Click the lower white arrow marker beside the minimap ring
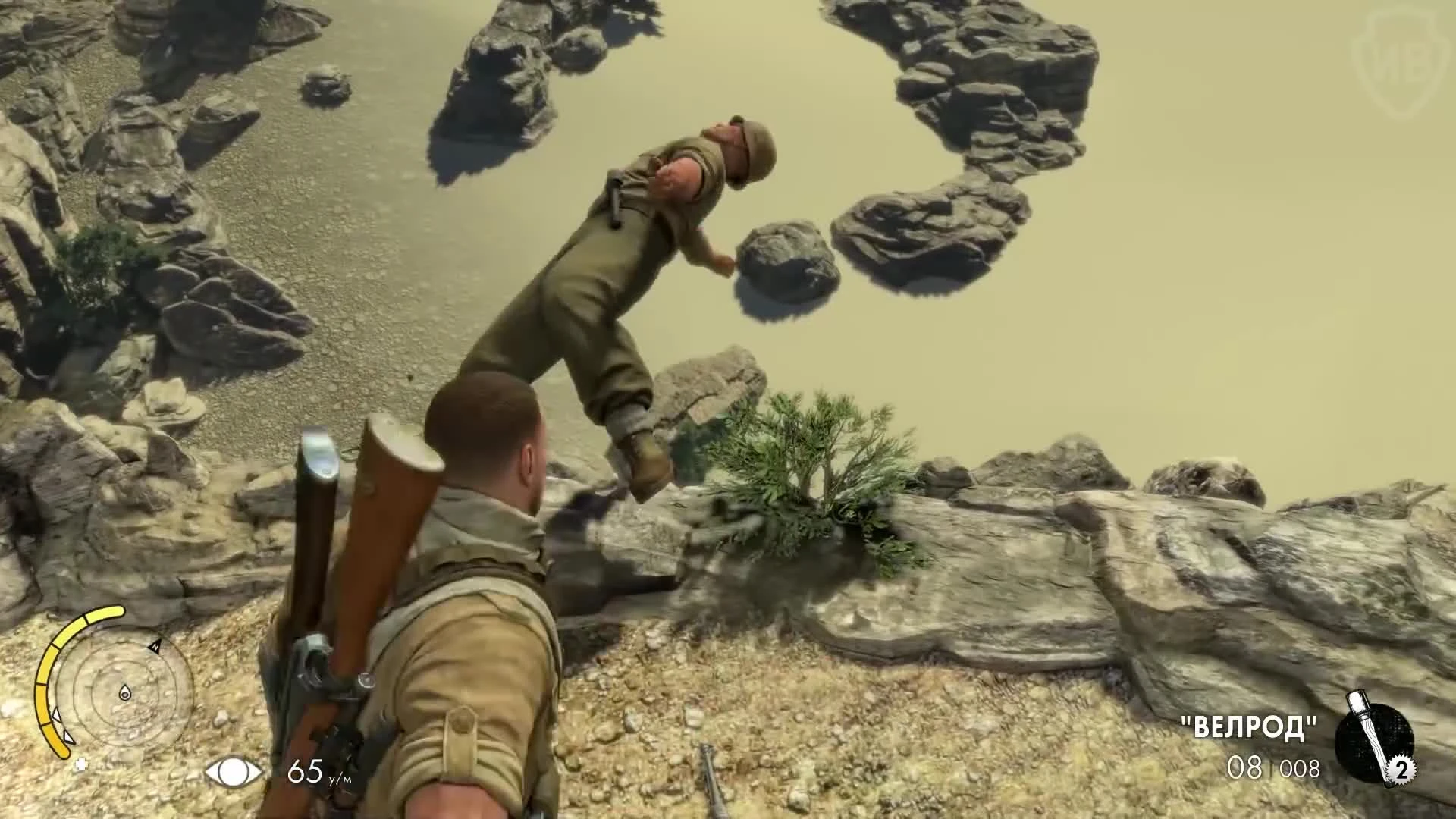Viewport: 1456px width, 819px height. [68, 736]
